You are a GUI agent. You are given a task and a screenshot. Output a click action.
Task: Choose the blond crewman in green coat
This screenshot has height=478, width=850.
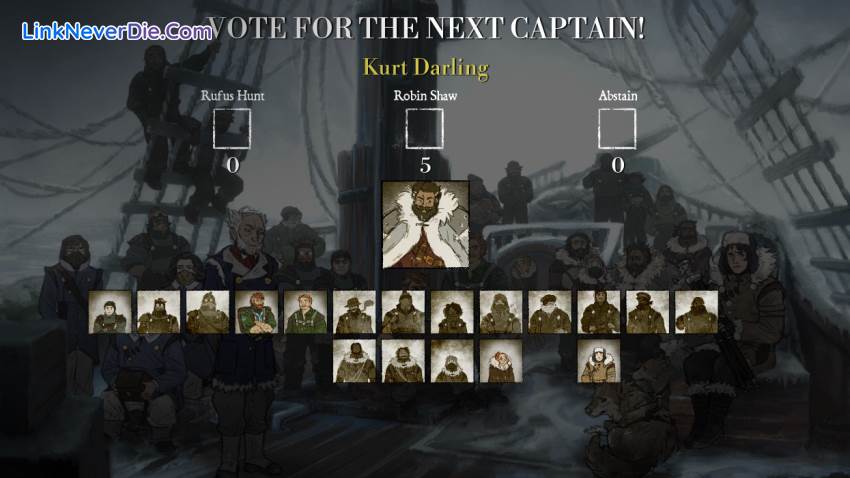pos(306,312)
